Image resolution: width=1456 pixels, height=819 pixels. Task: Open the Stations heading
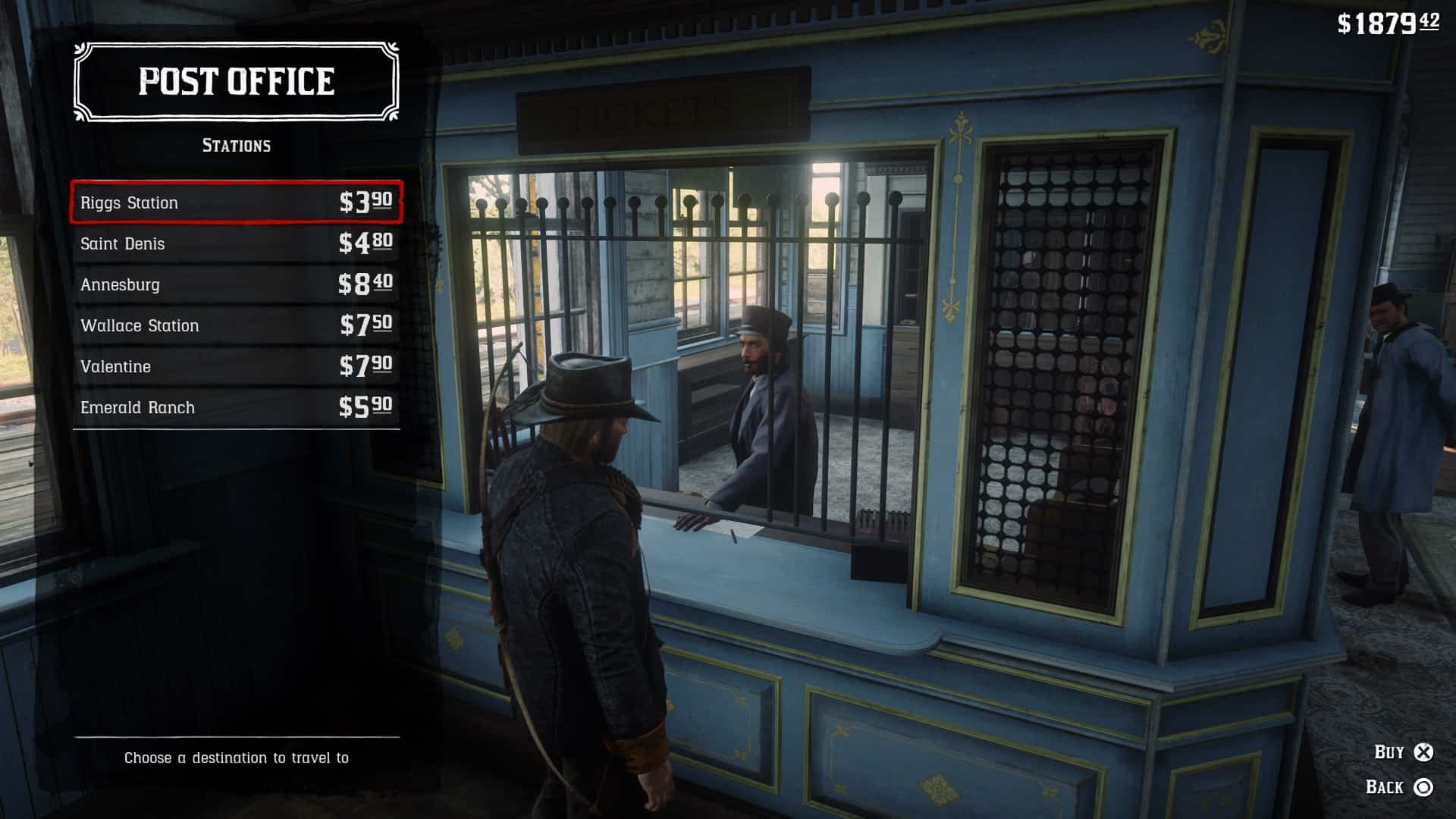point(237,146)
